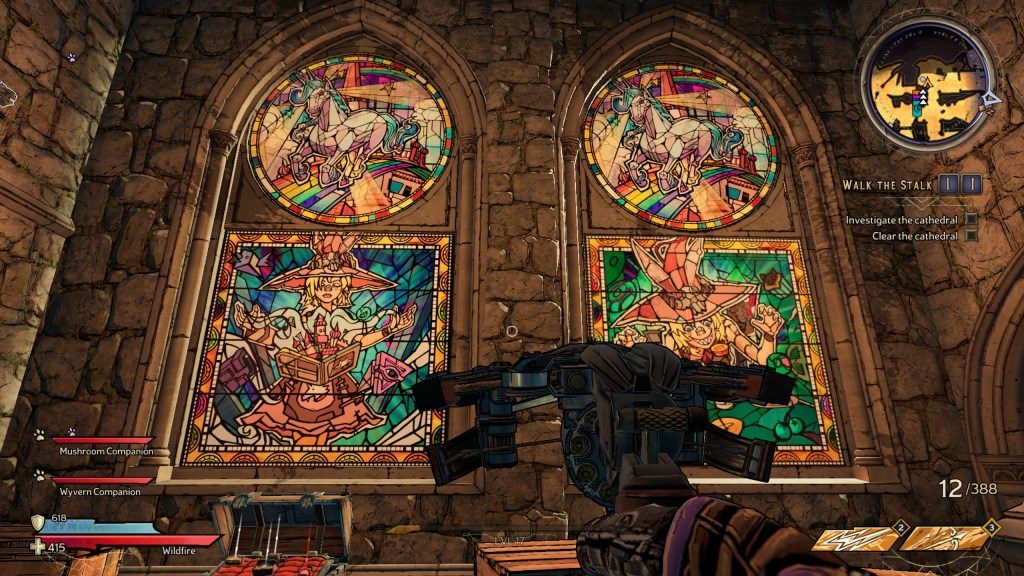
Task: Click the health cross icon beside 415
Action: click(38, 546)
